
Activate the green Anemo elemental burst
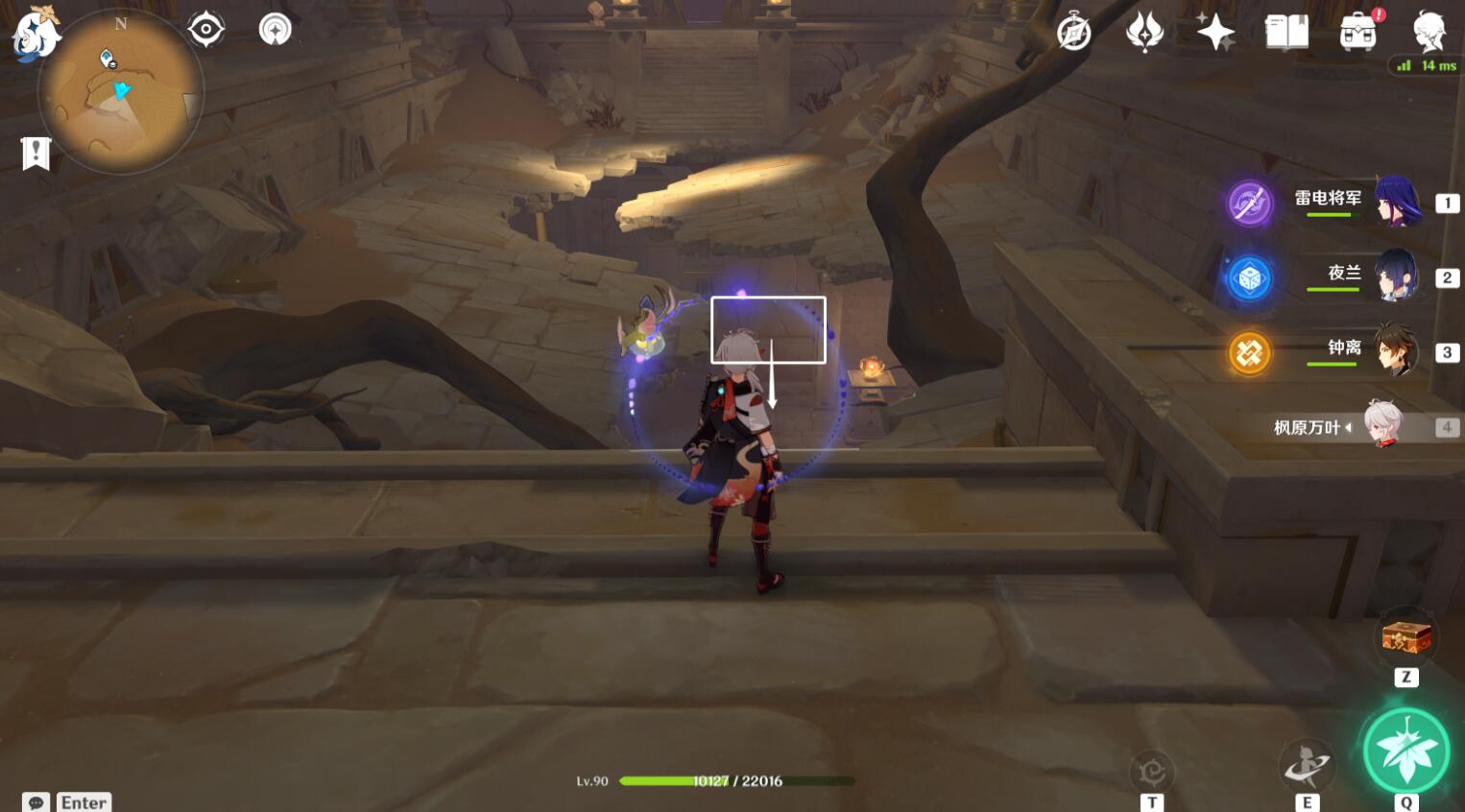[x=1406, y=752]
